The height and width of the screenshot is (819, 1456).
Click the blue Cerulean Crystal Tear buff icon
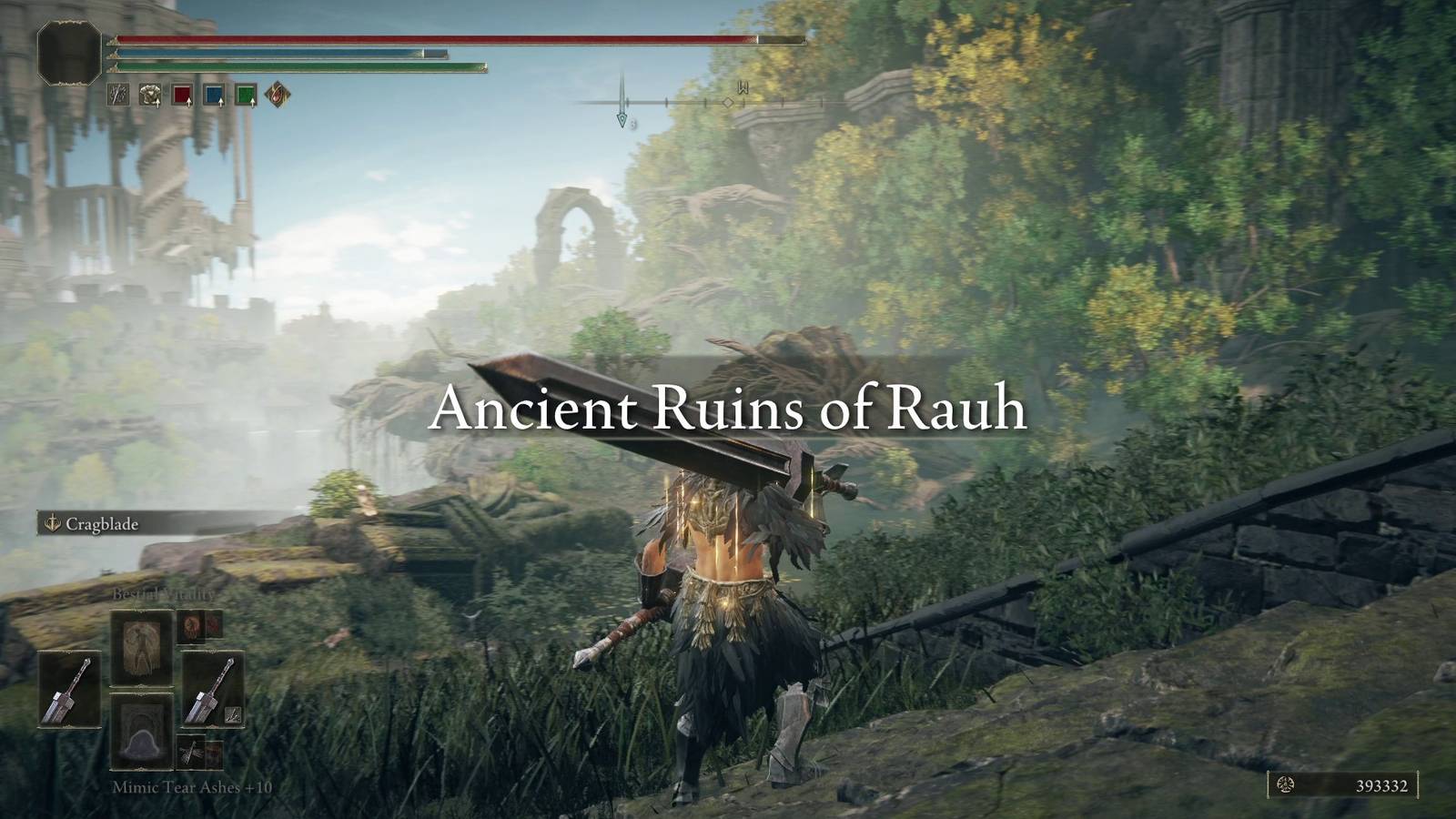click(214, 94)
